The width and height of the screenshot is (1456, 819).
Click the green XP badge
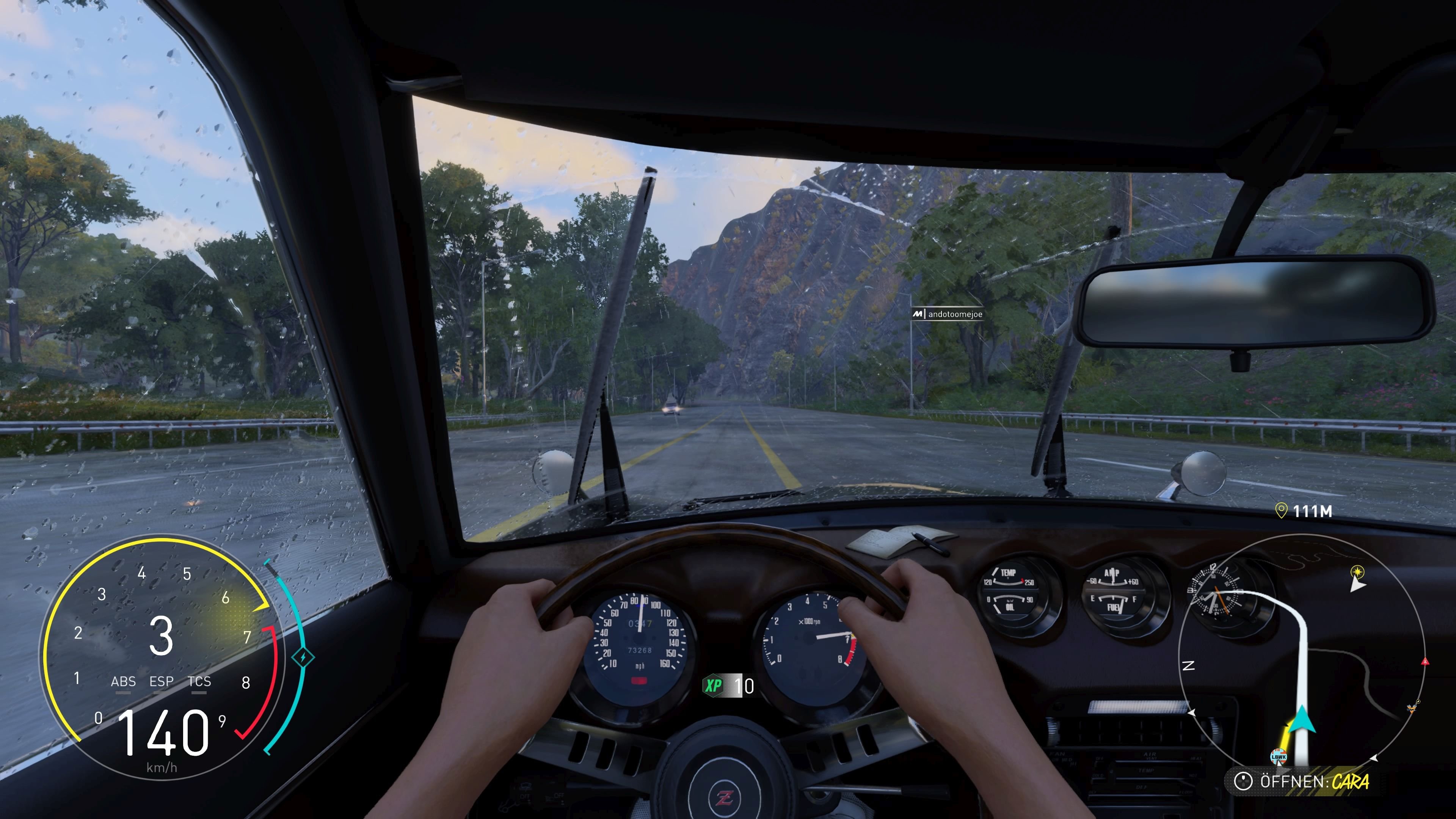713,686
